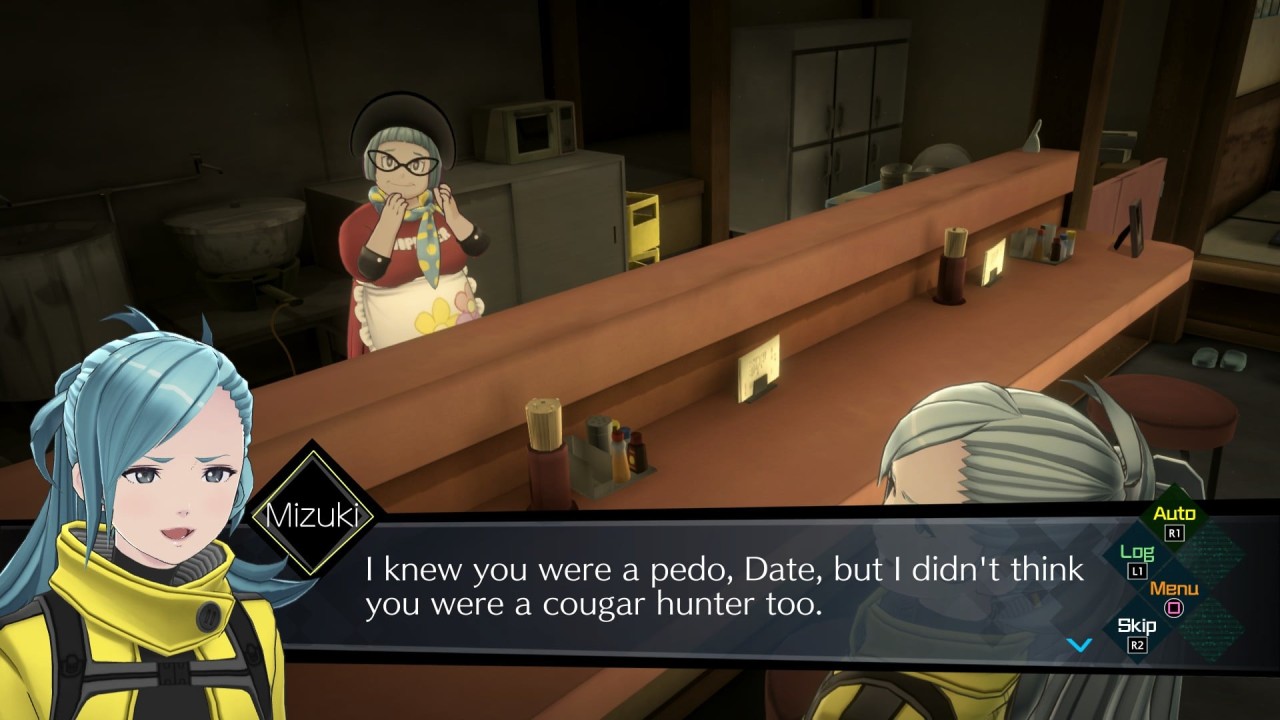
Task: Open the Menu option
Action: [x=1174, y=596]
